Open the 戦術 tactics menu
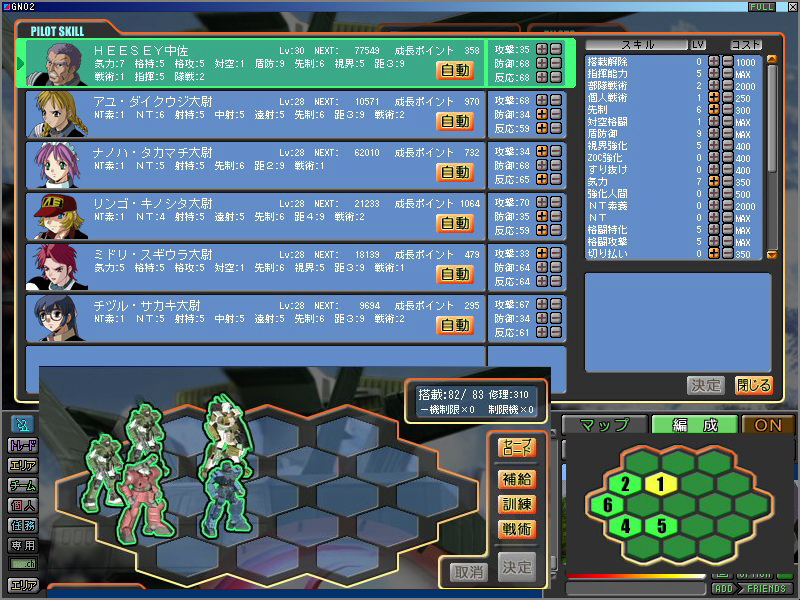 tap(517, 529)
